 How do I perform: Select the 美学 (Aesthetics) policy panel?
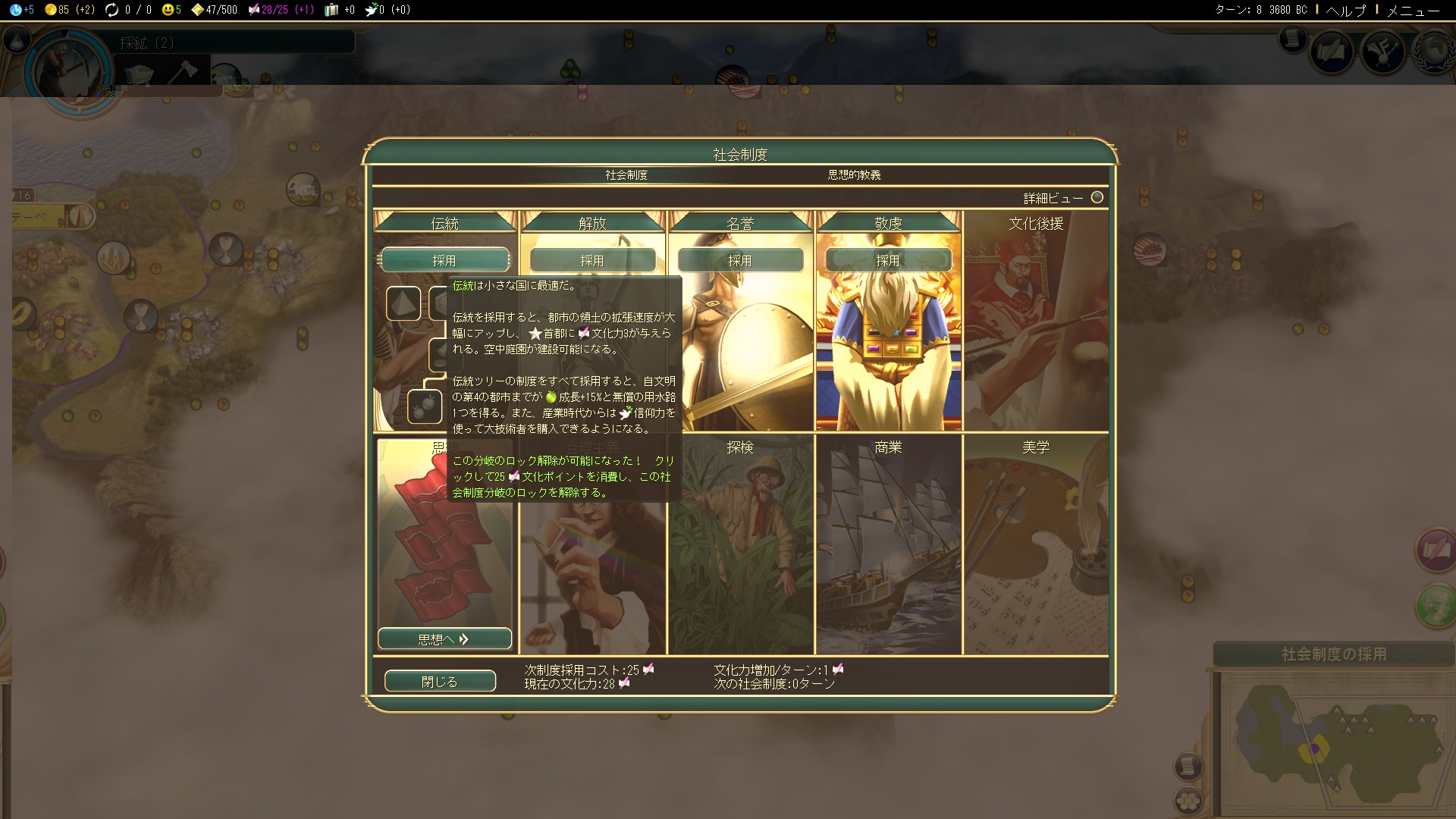(x=1036, y=544)
